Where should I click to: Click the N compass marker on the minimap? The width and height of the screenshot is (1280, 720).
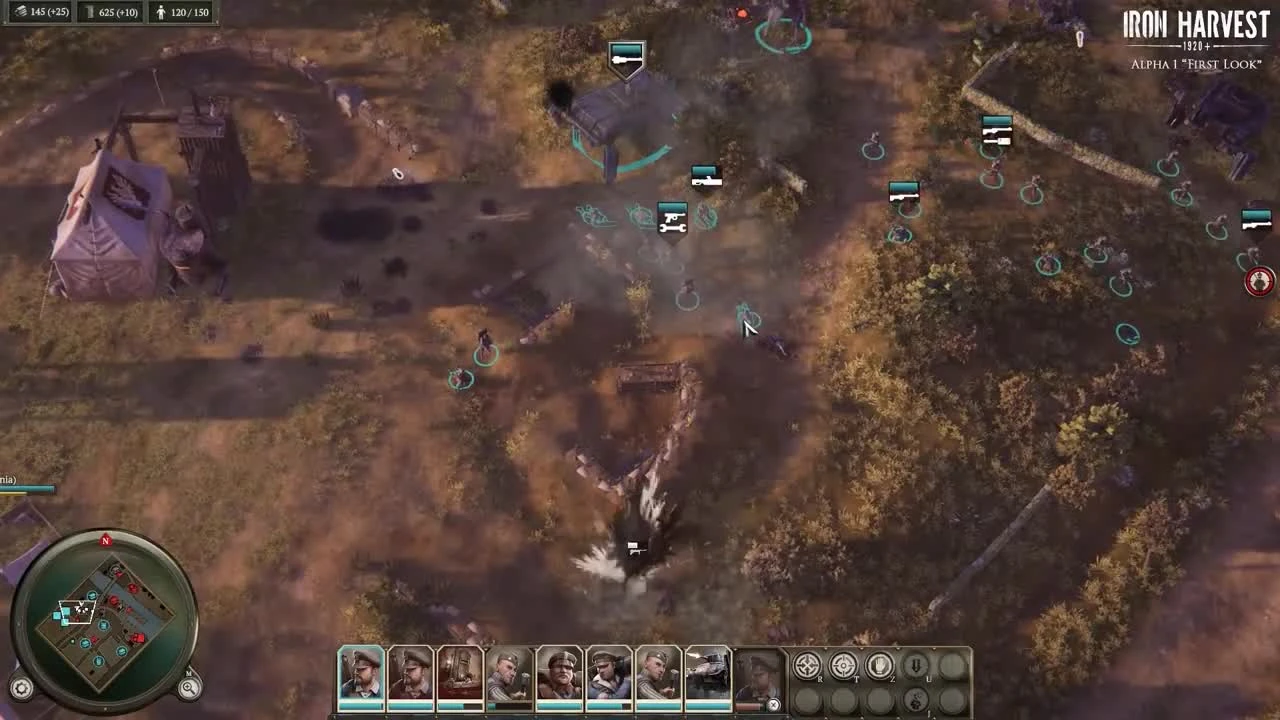[105, 541]
